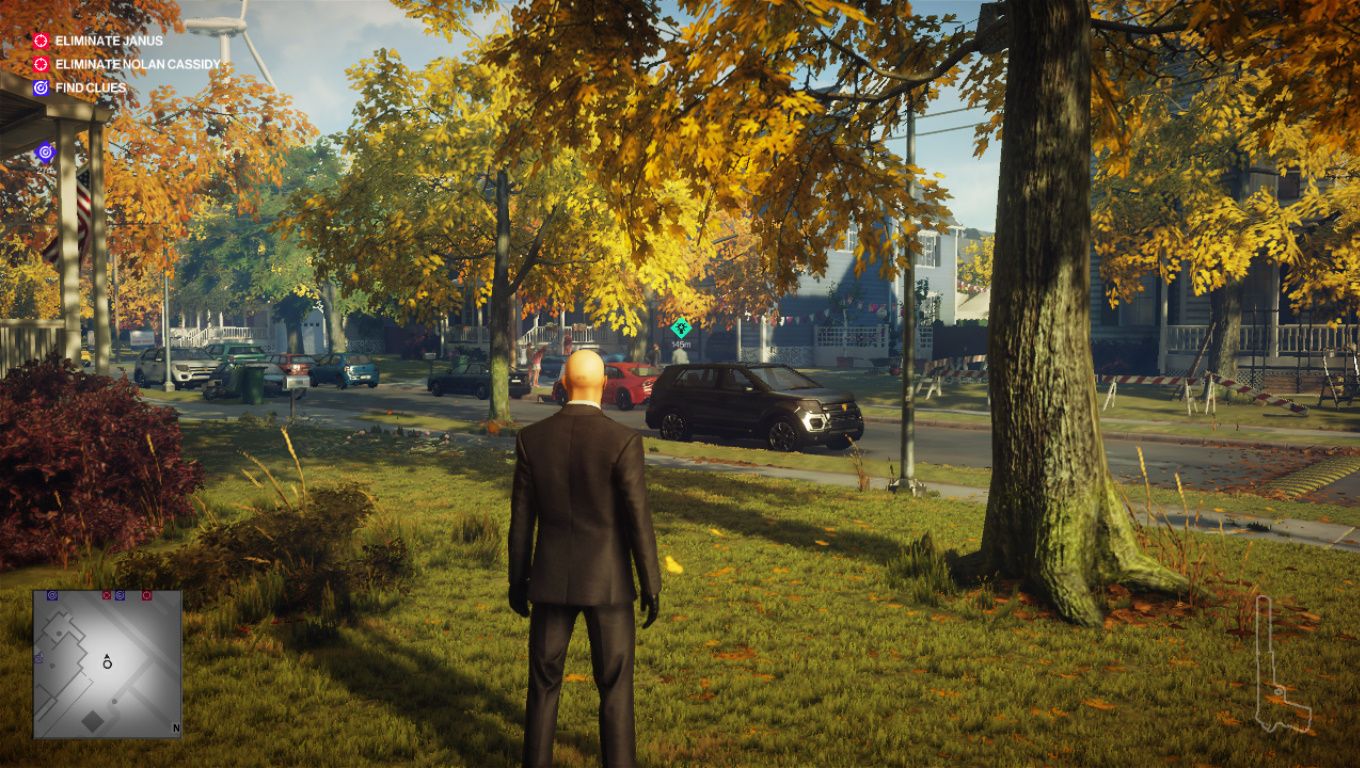Viewport: 1360px width, 768px height.
Task: Click the Eliminate Nolan Cassidy target icon
Action: click(x=41, y=64)
